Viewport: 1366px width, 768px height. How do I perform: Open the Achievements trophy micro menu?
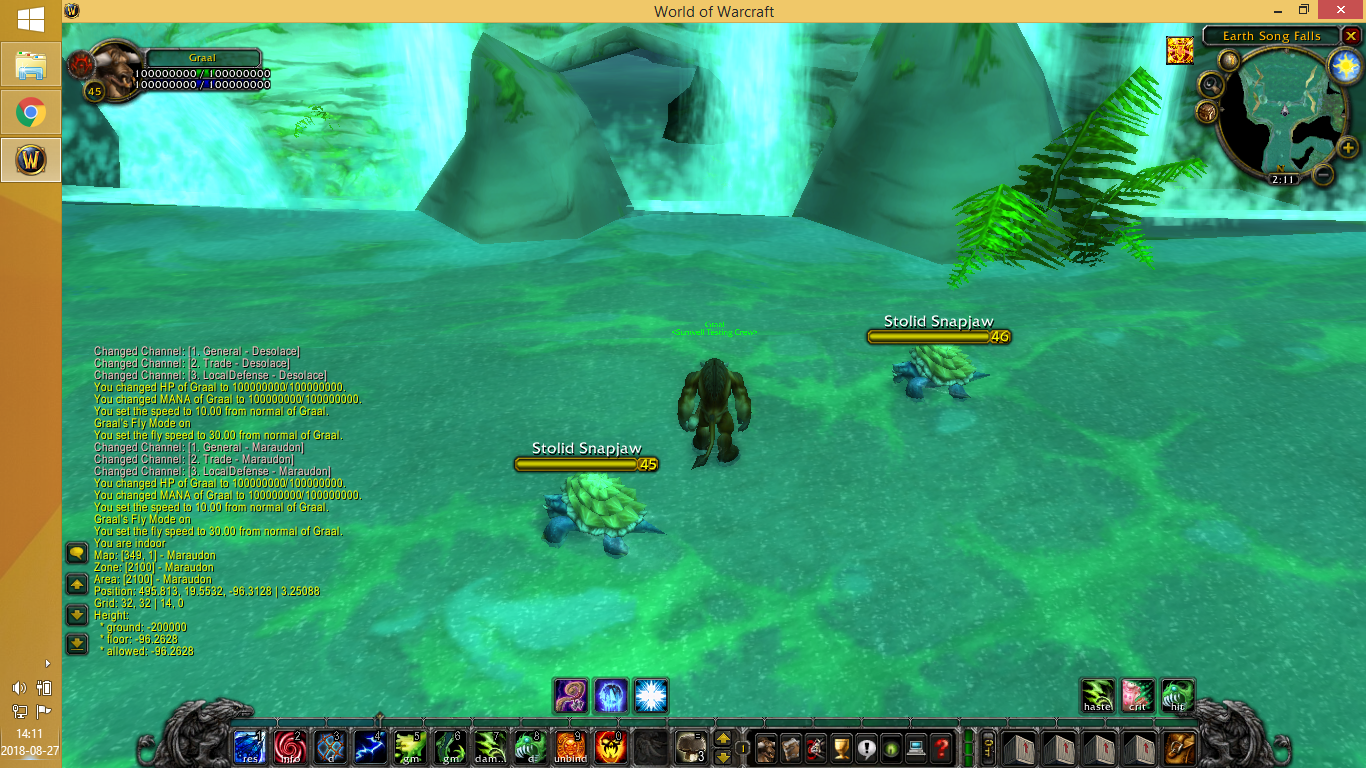843,748
